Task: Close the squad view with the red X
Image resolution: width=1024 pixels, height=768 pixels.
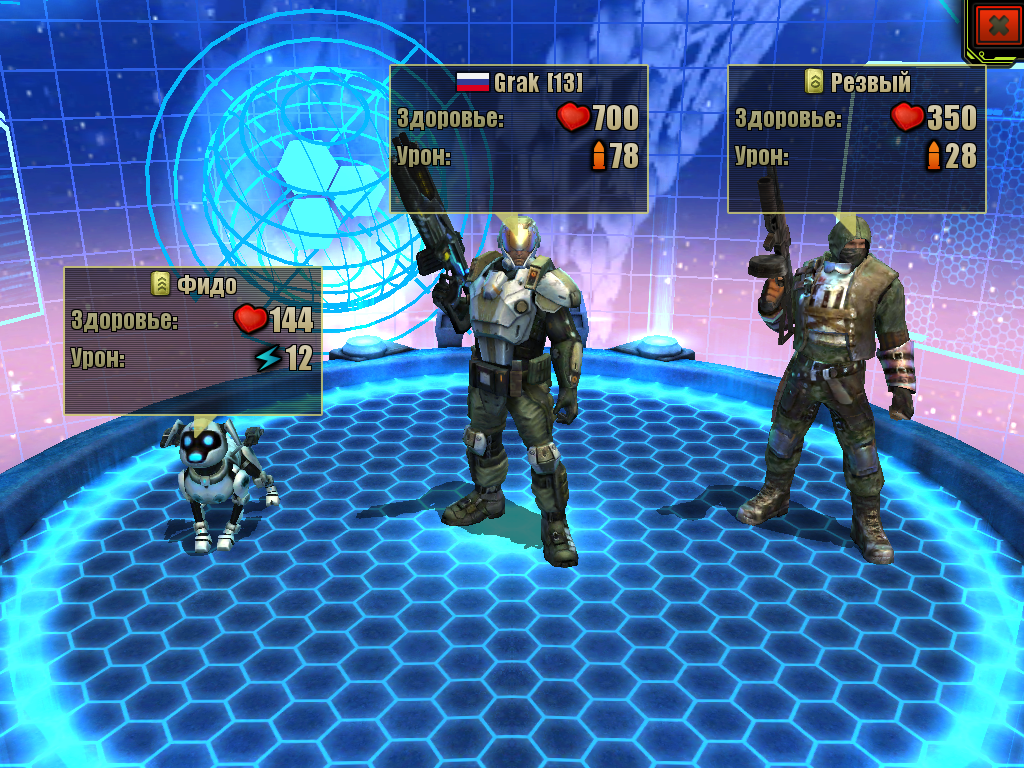Action: click(x=996, y=27)
